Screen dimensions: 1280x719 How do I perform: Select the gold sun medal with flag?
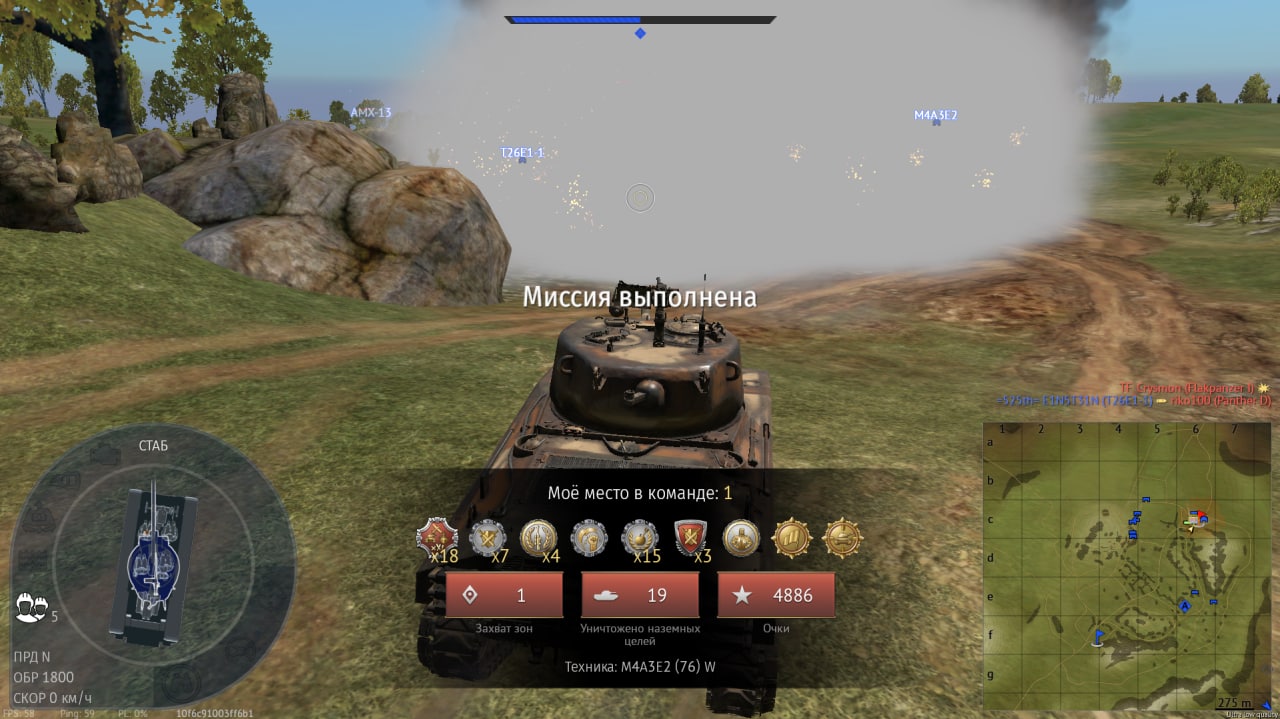click(741, 538)
